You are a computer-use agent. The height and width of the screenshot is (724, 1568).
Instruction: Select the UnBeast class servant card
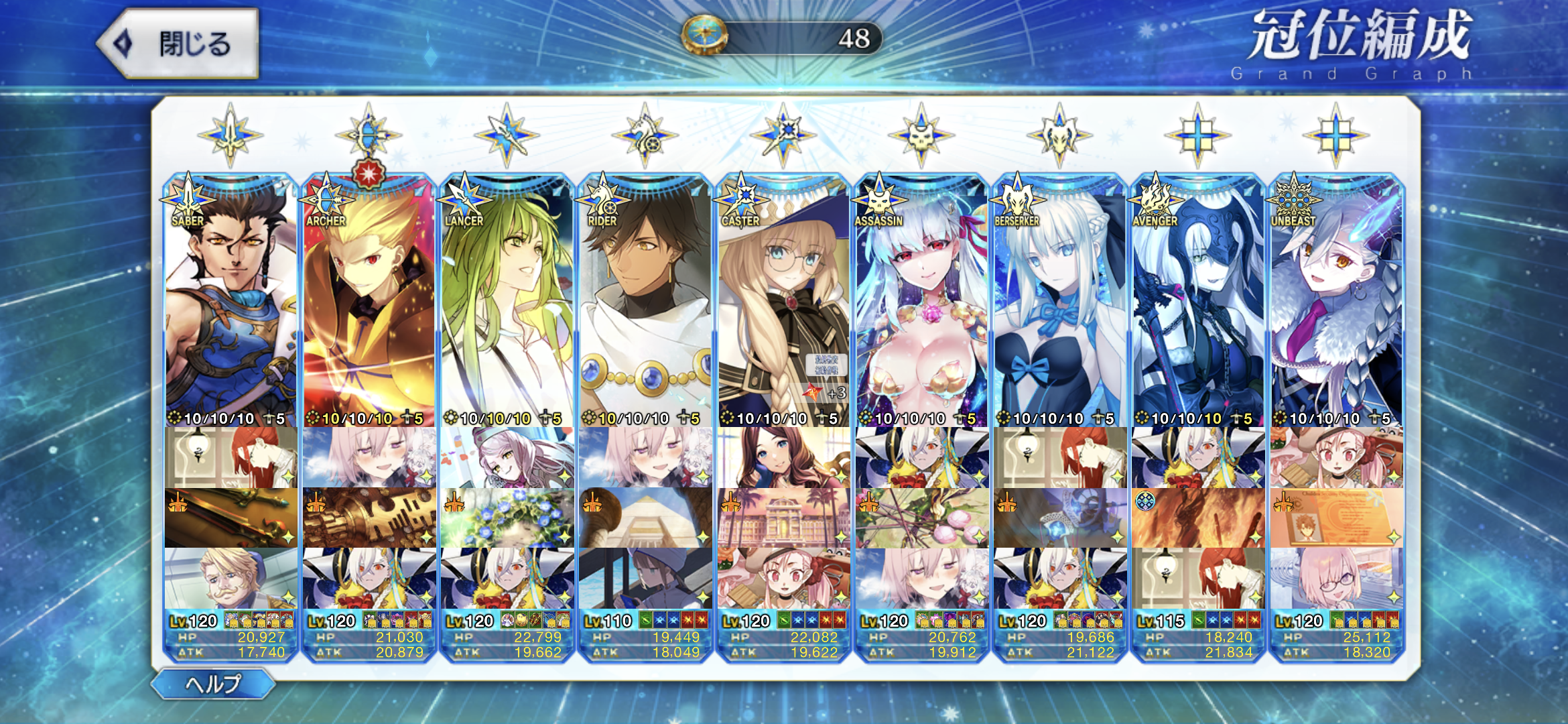click(x=1336, y=302)
